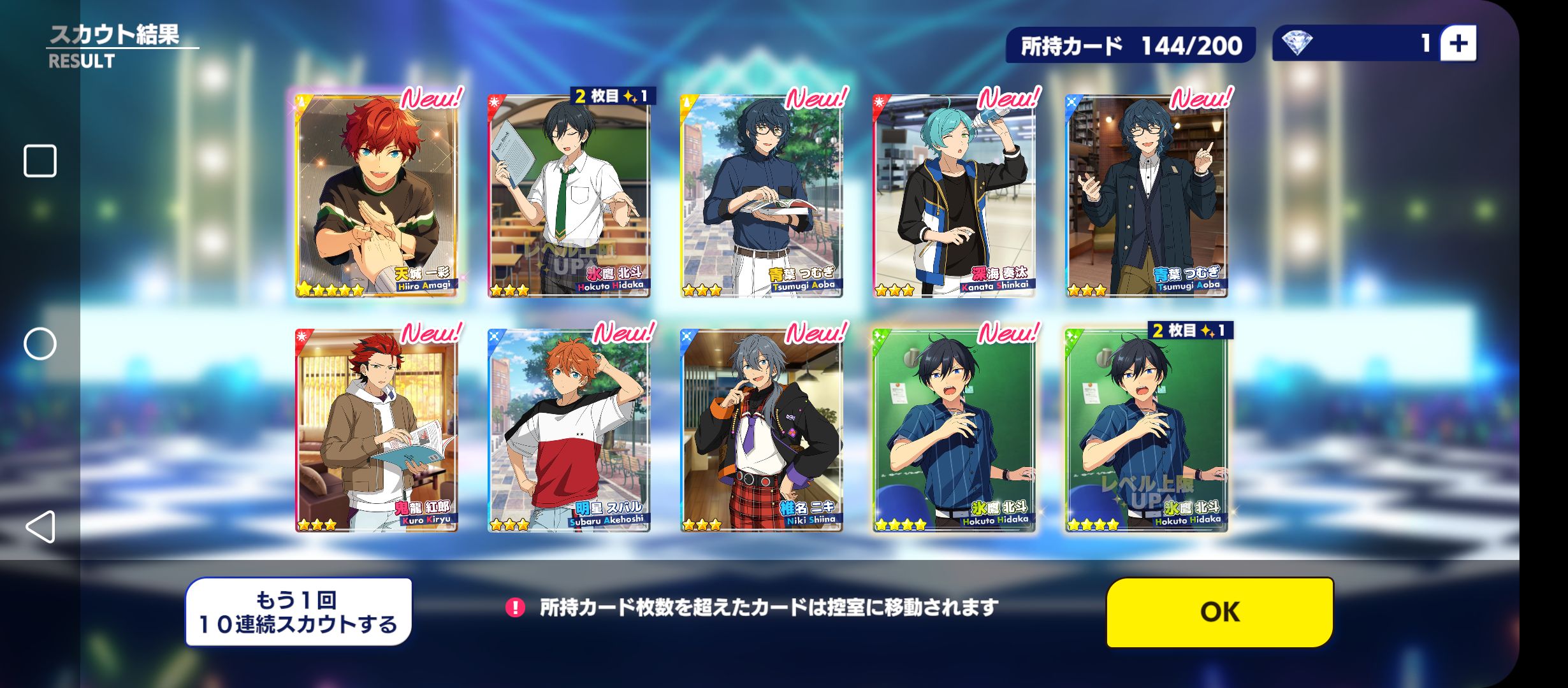
Task: Scout ten more cards again
Action: [298, 612]
